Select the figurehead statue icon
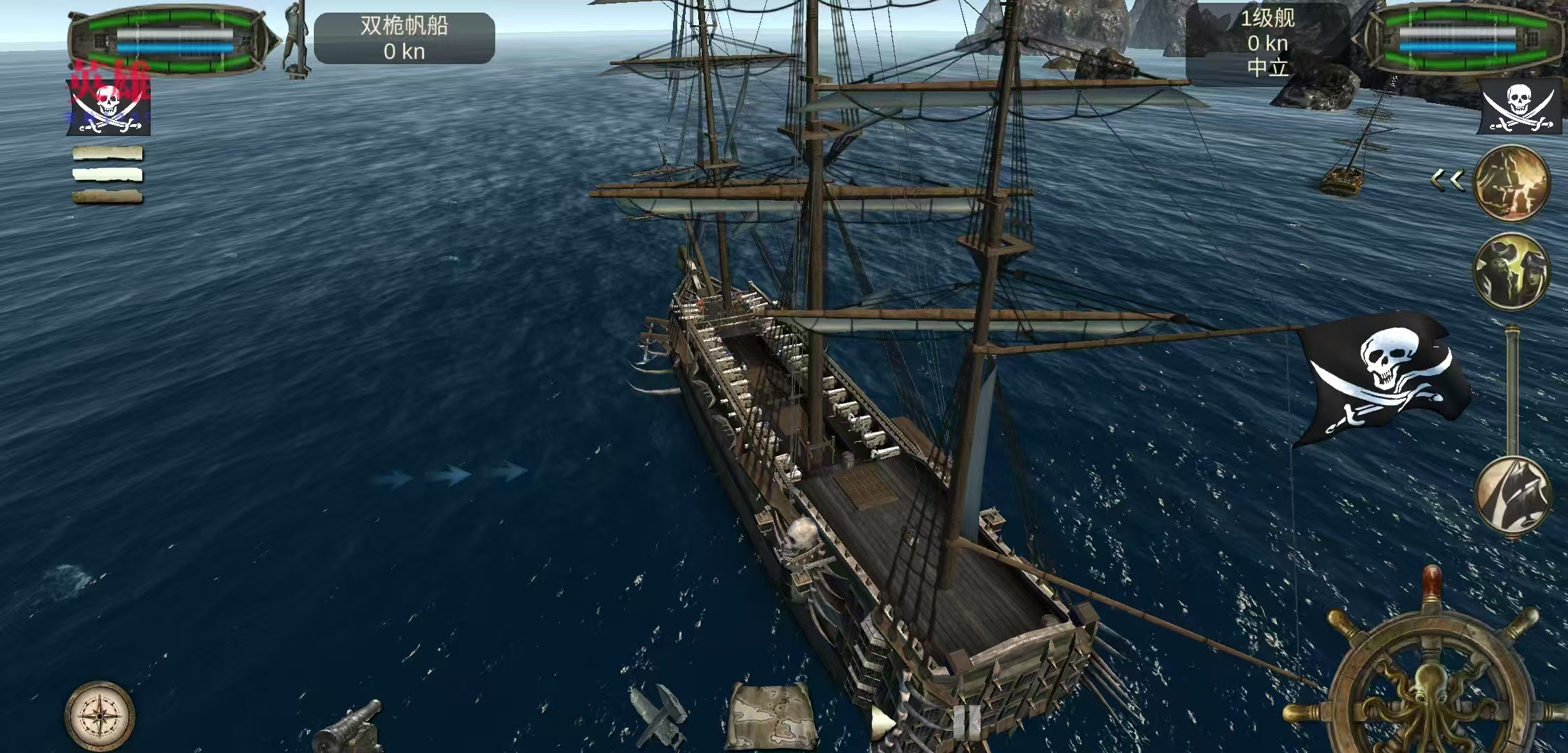This screenshot has width=1568, height=753. coord(296,39)
